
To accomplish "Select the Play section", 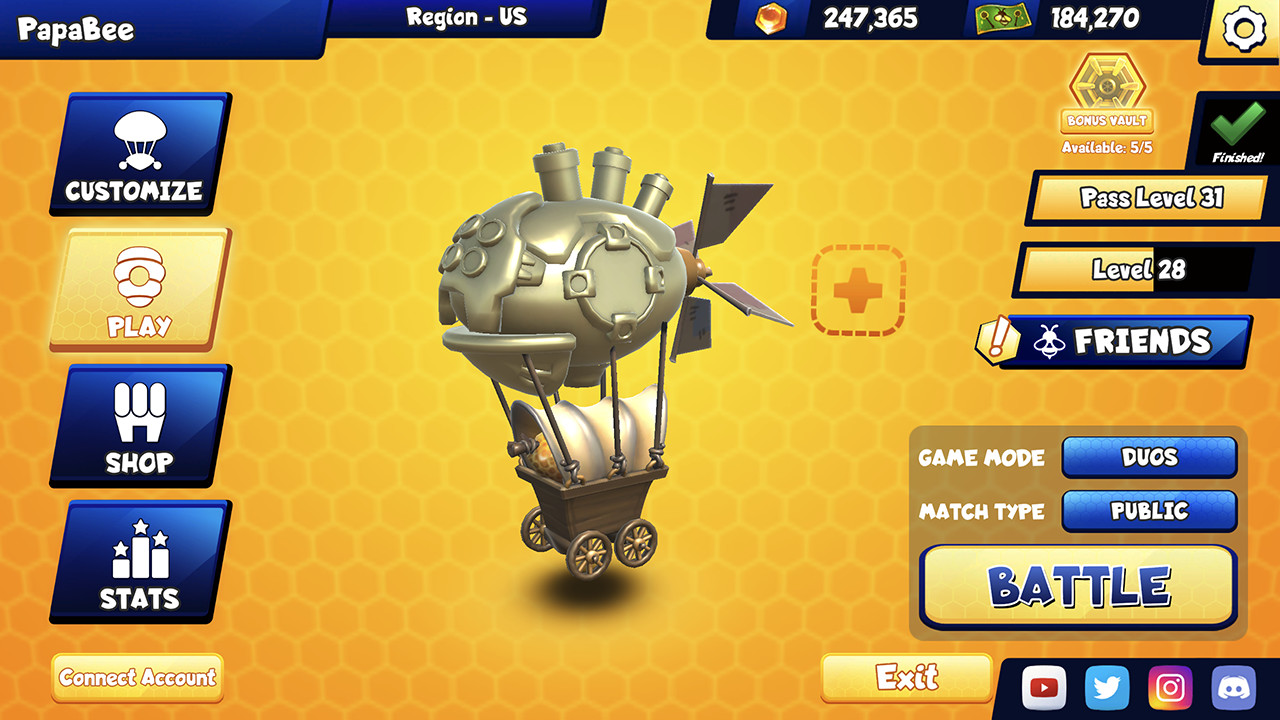I will point(139,288).
